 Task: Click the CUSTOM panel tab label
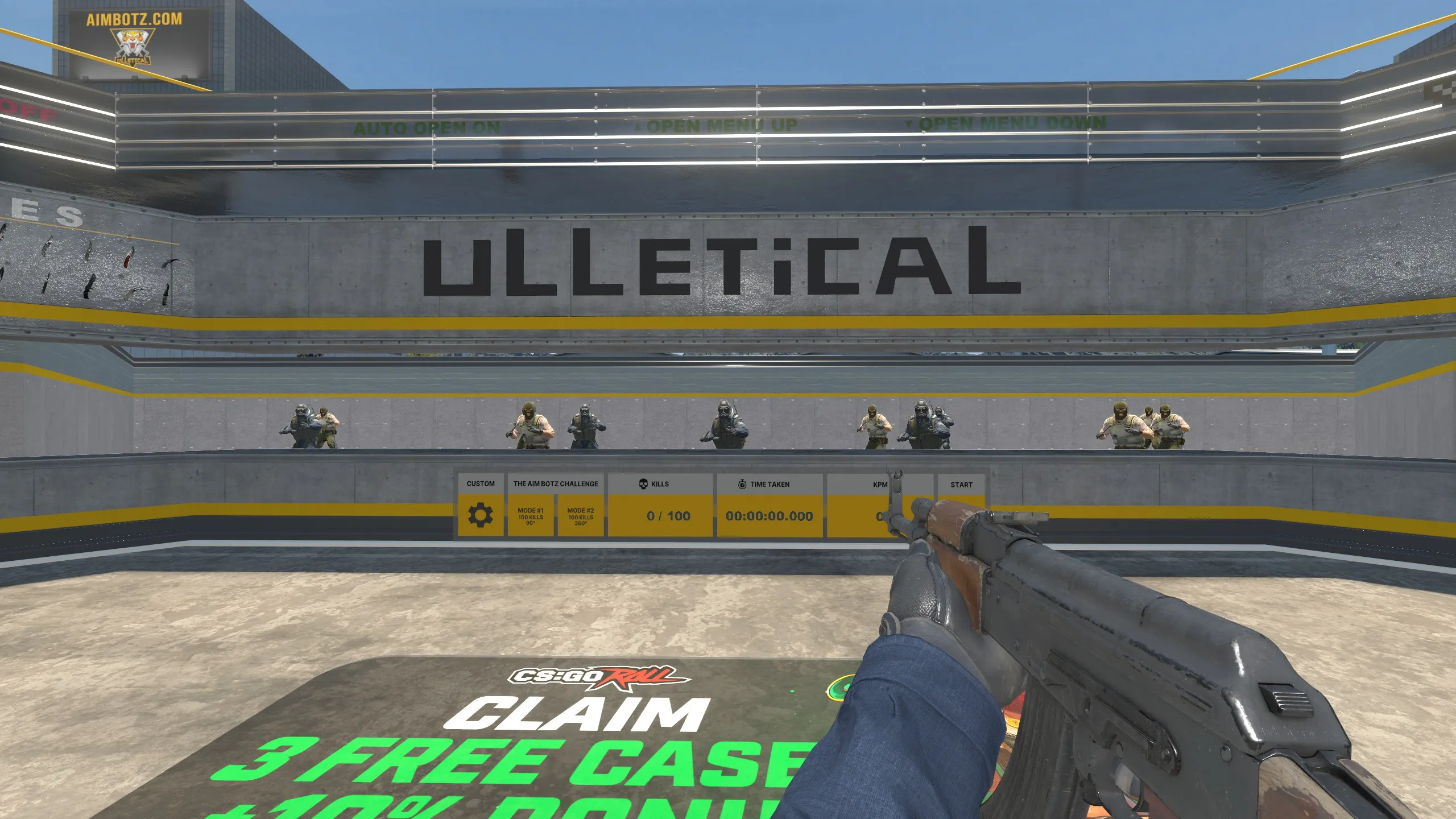[481, 484]
